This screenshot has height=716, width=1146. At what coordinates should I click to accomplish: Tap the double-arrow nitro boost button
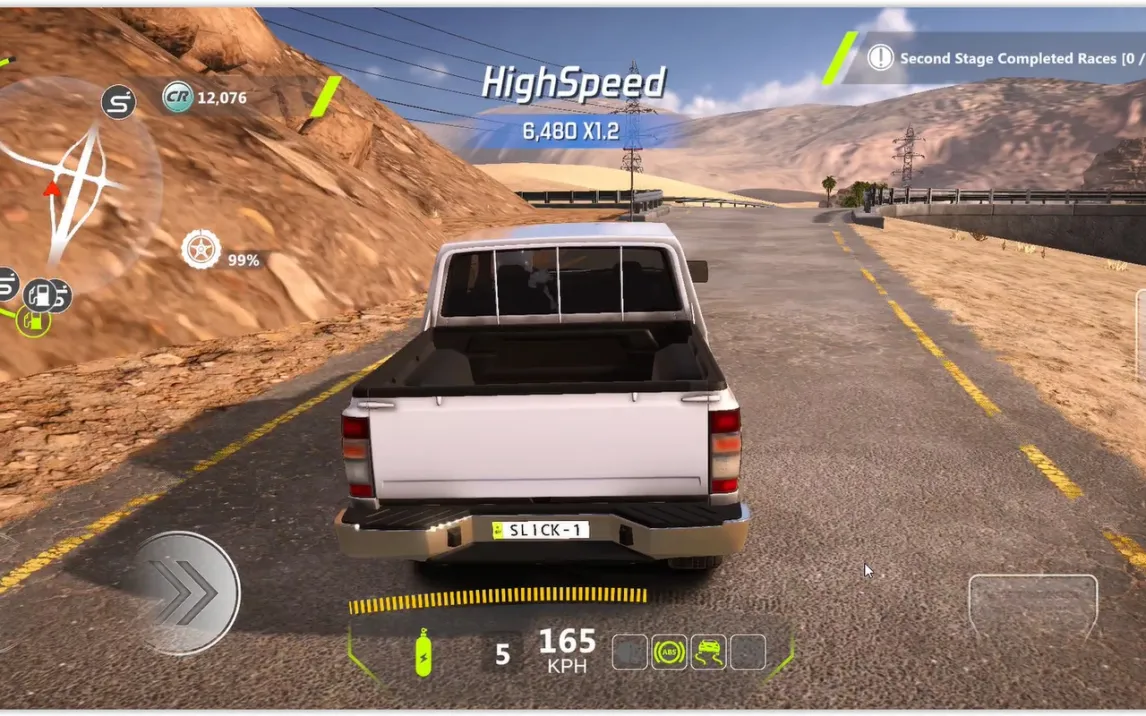click(186, 592)
